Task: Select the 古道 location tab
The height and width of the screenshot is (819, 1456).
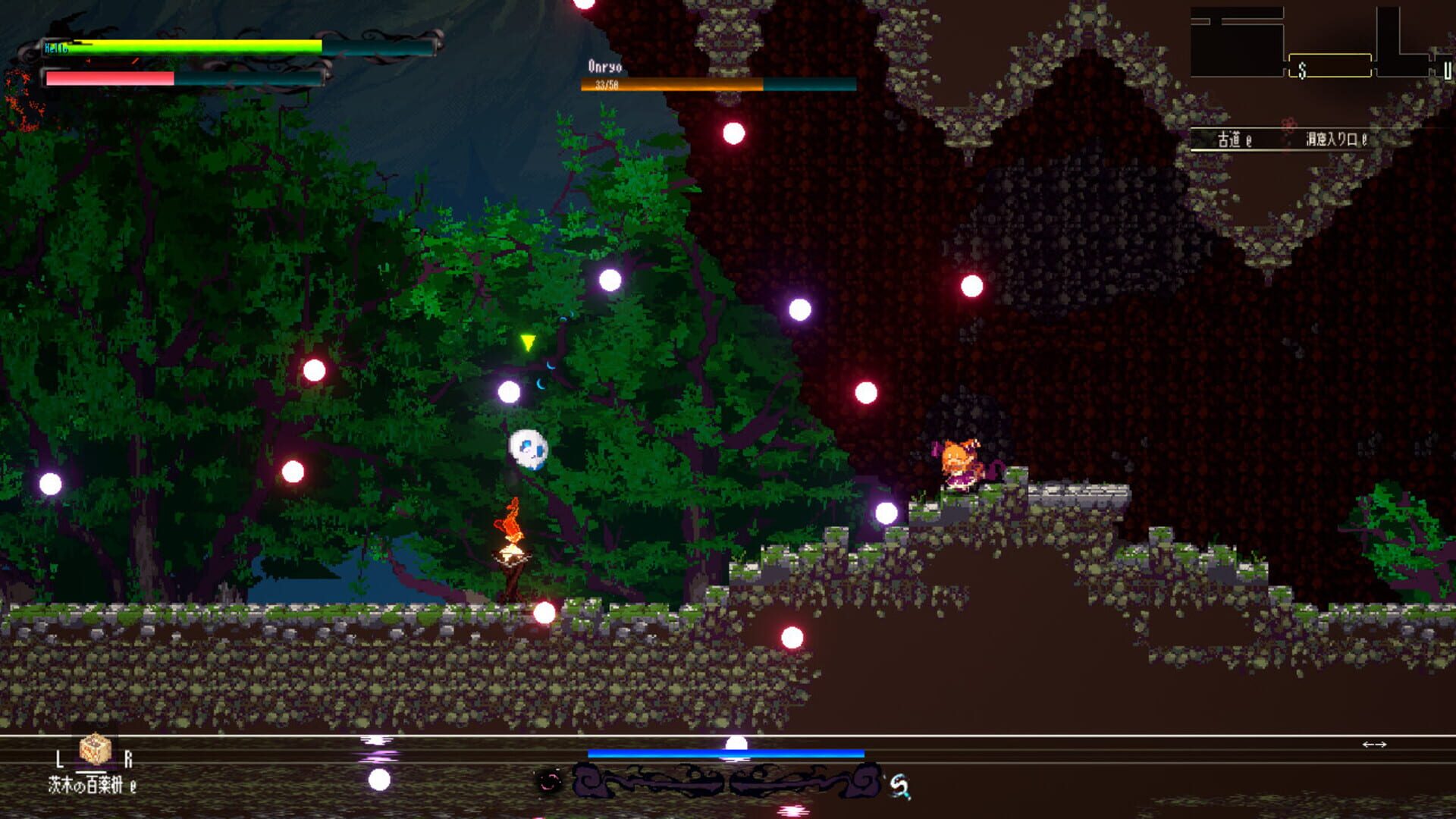Action: (x=1230, y=140)
